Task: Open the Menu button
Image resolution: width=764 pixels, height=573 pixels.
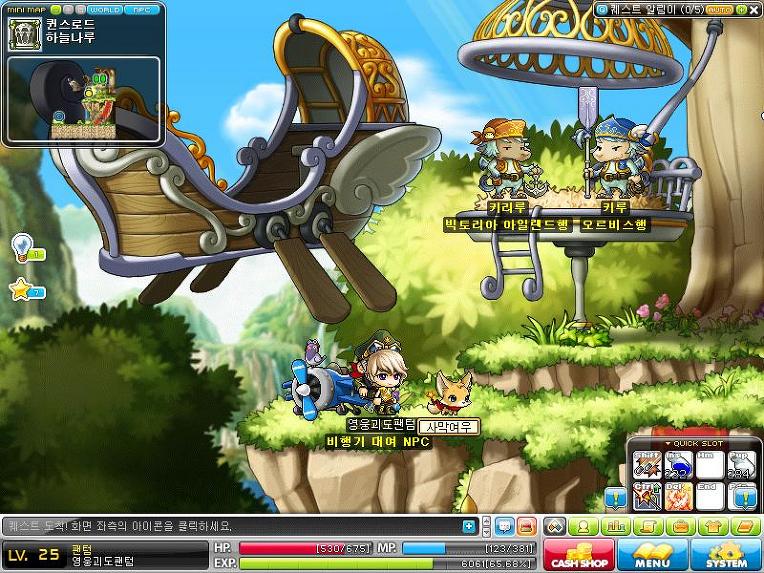Action: [x=652, y=553]
